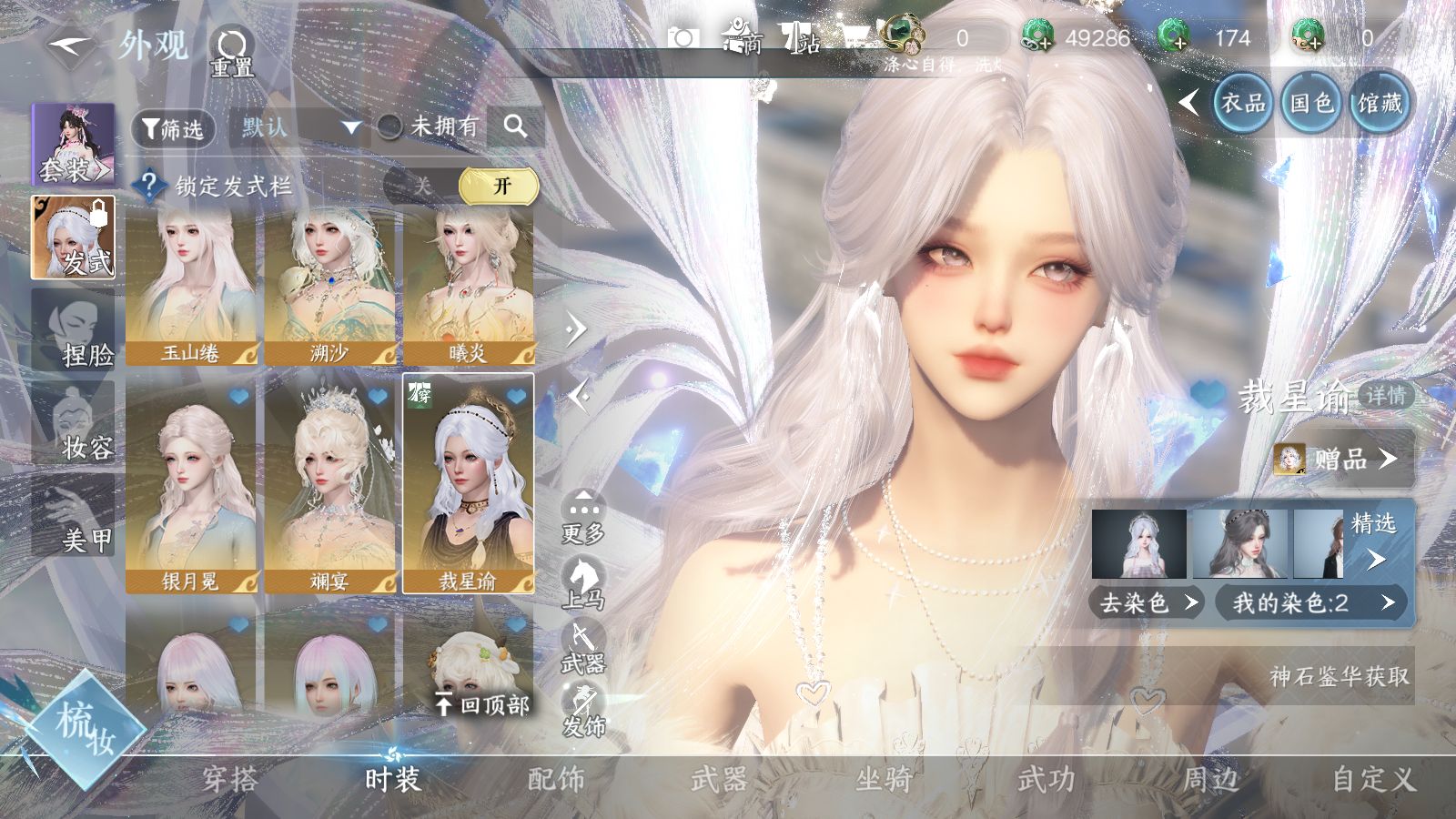Screen dimensions: 1456x819
Task: Switch to the 美甲 nail category
Action: click(74, 517)
